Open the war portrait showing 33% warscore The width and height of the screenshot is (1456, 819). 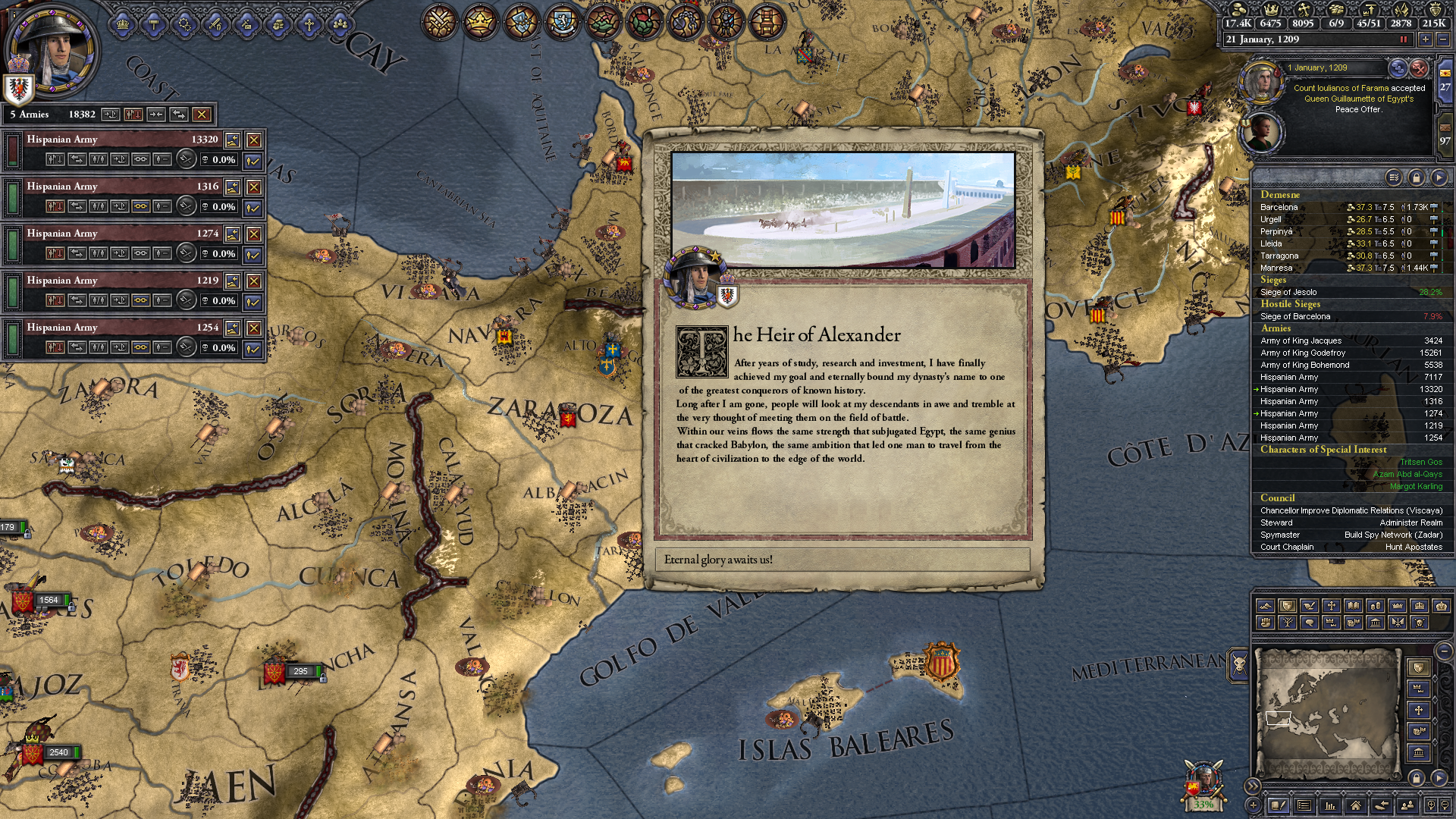[1203, 783]
